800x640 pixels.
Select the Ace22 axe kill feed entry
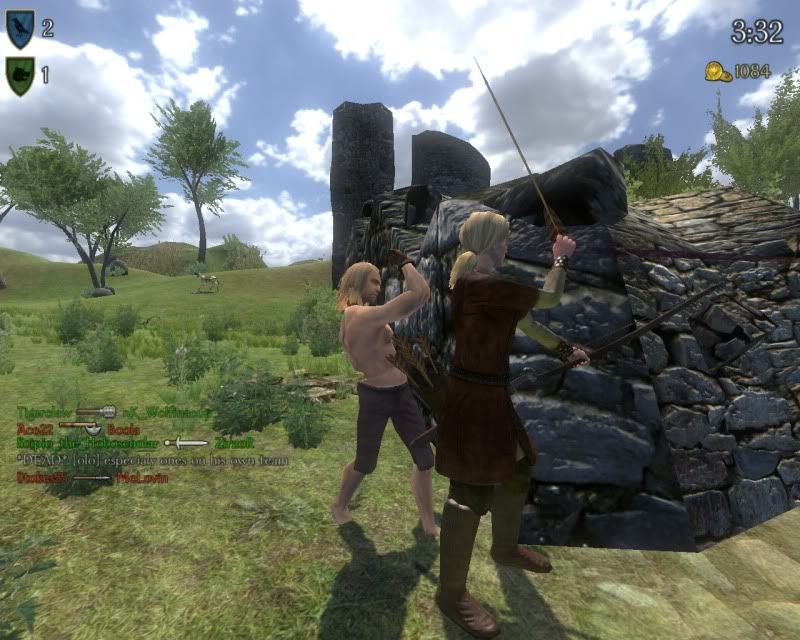click(88, 428)
